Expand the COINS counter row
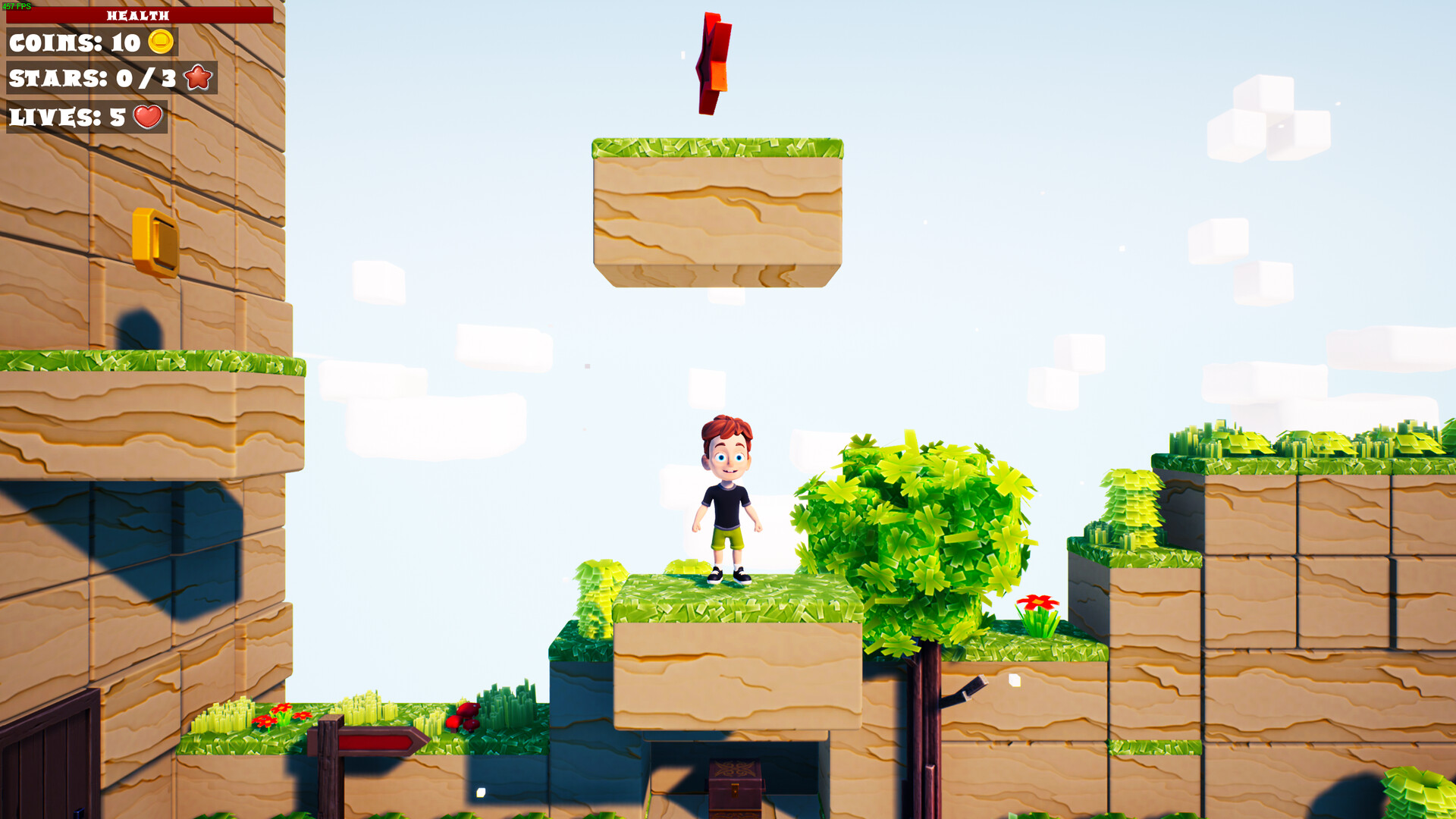 tap(91, 43)
